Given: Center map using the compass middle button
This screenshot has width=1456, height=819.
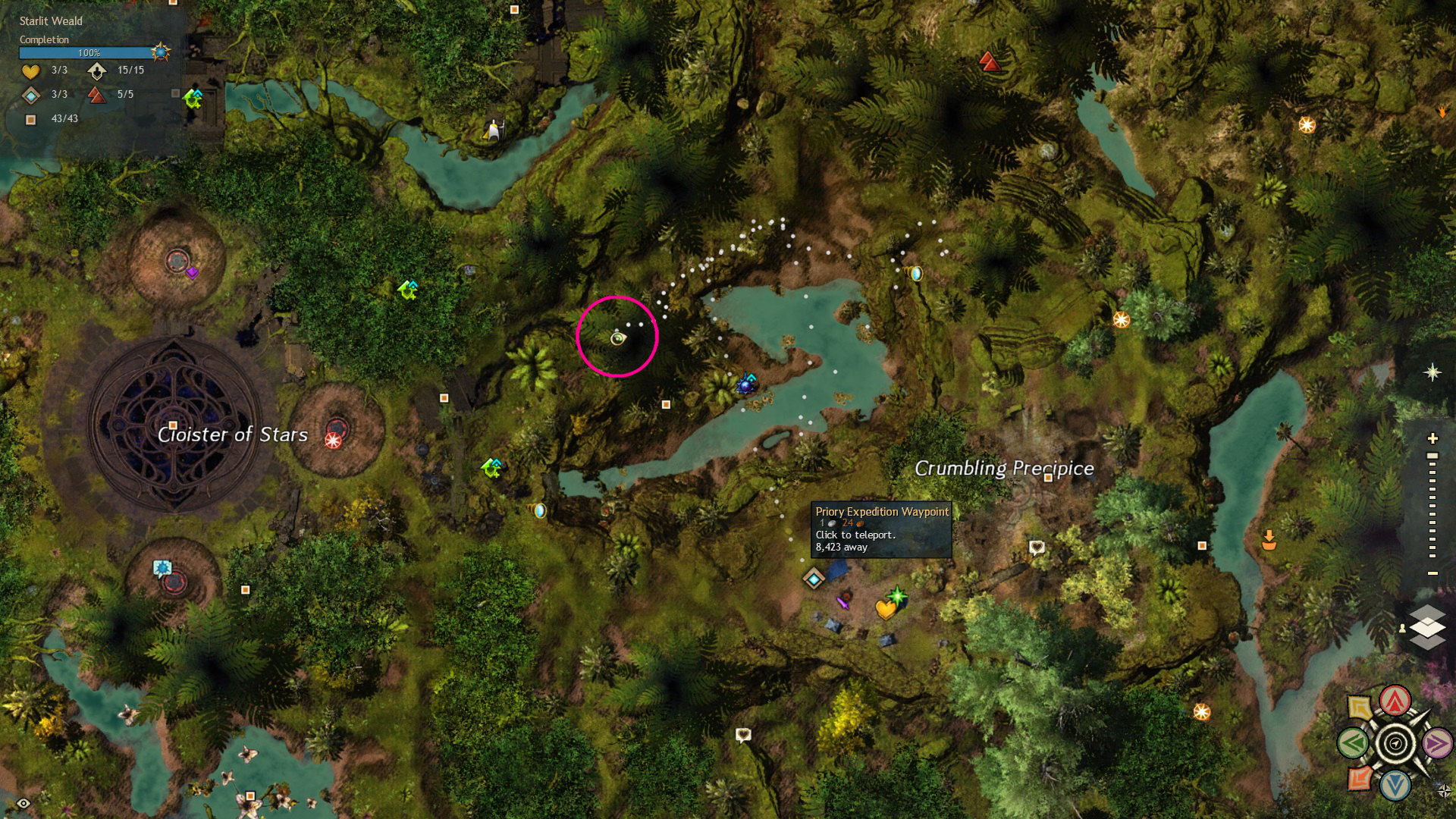Looking at the screenshot, I should click(x=1395, y=743).
